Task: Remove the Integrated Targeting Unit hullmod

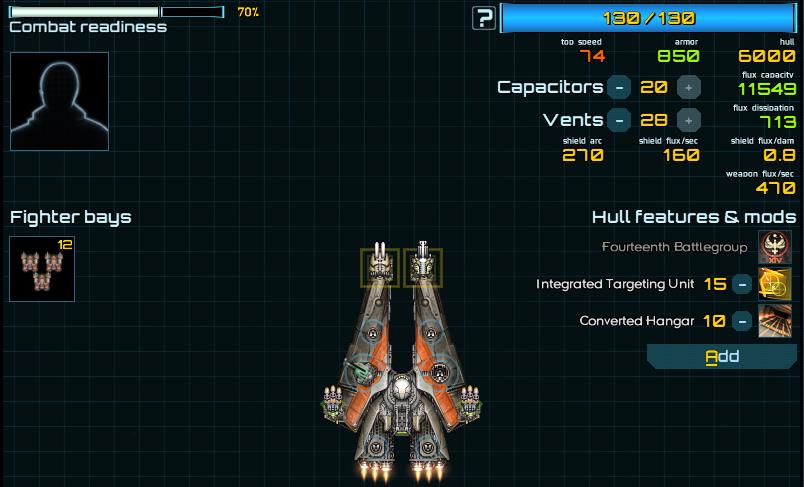Action: coord(742,284)
